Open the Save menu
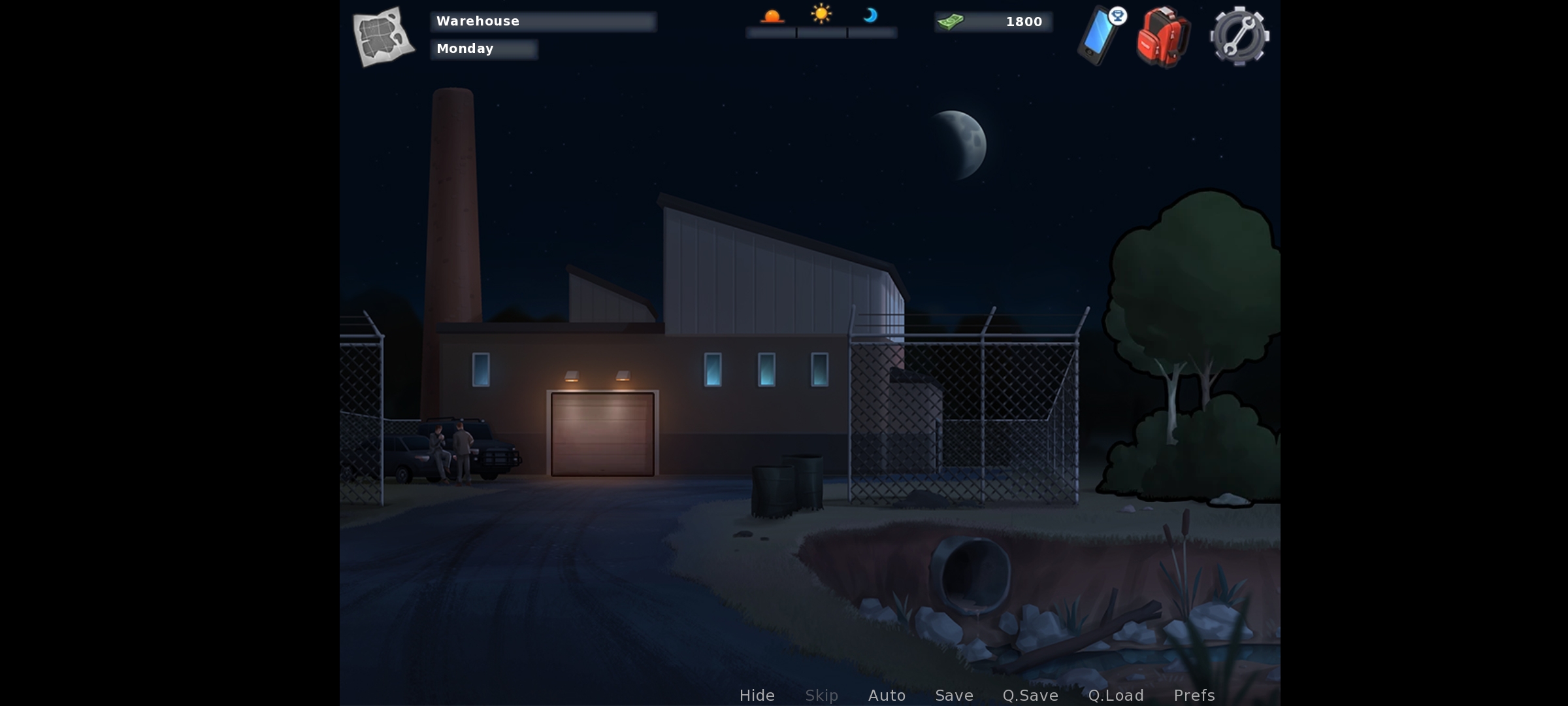 coord(954,695)
